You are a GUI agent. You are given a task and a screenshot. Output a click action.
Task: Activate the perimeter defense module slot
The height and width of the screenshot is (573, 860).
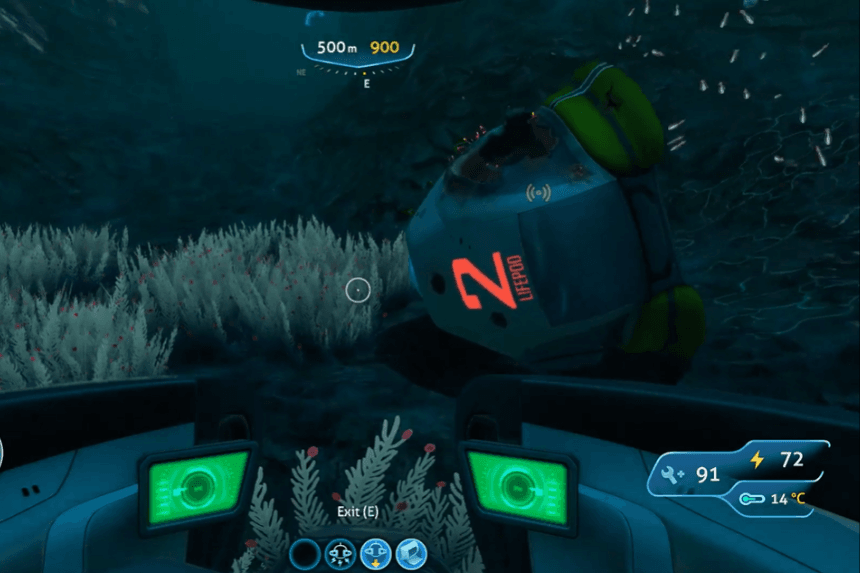click(x=340, y=553)
